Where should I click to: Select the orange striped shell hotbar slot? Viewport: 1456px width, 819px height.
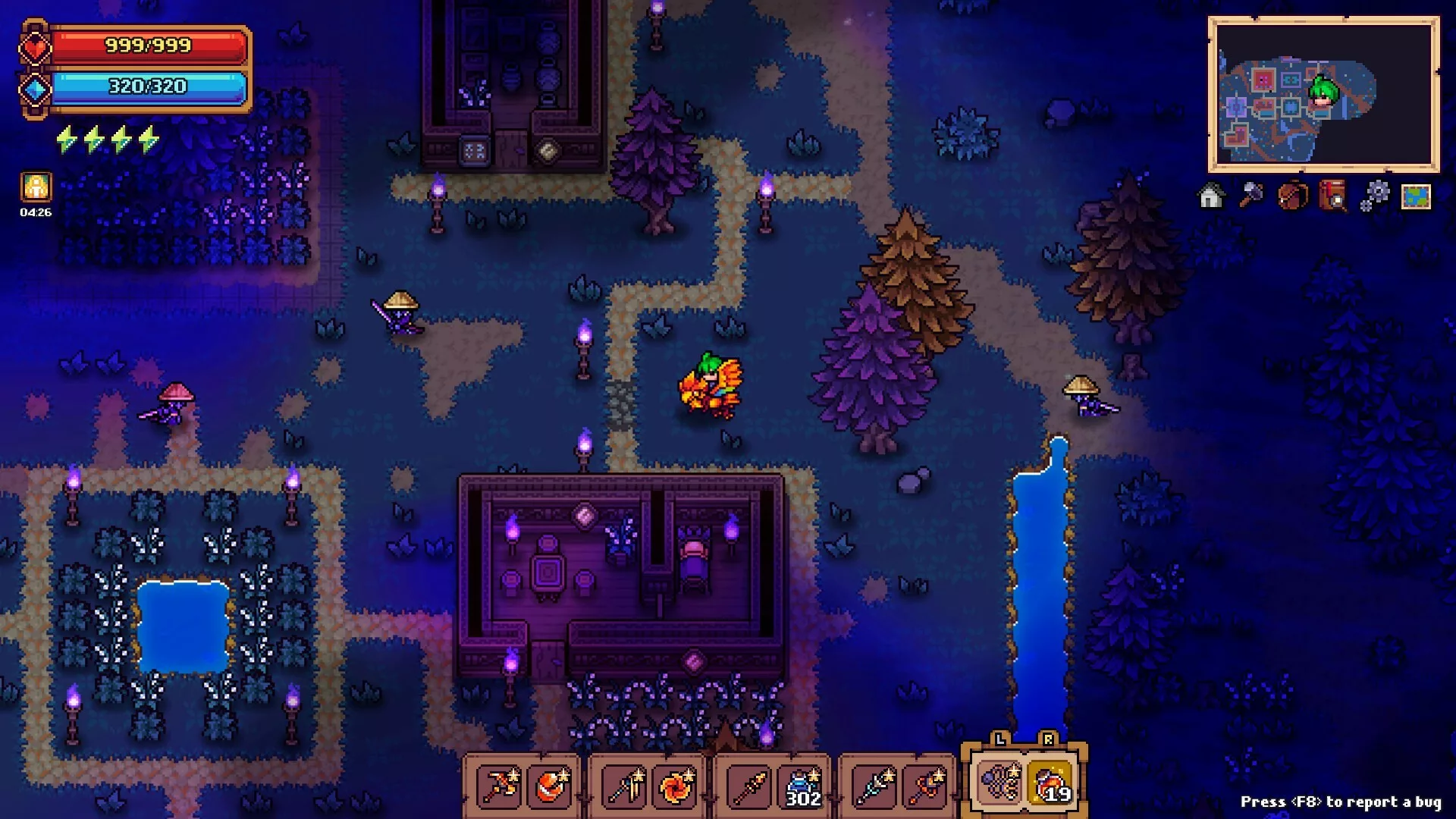click(x=551, y=786)
